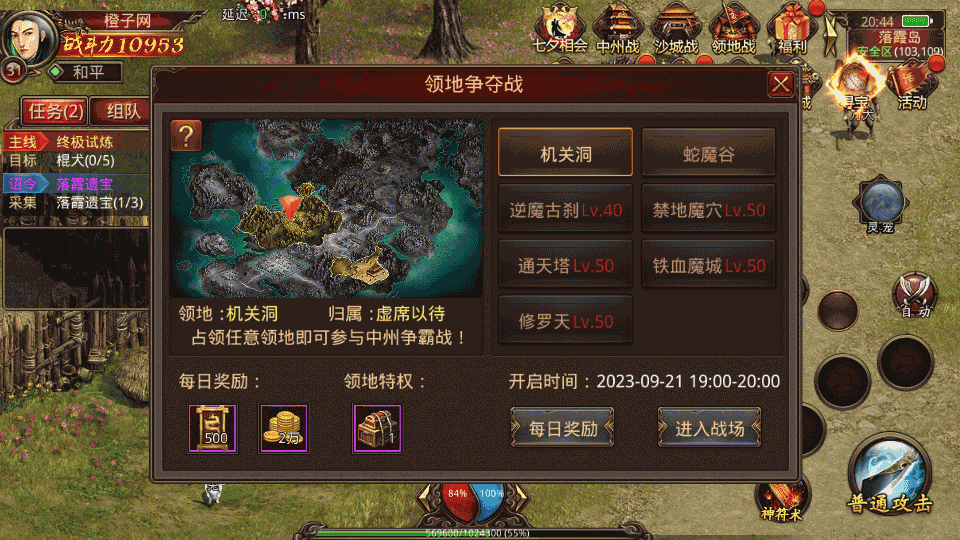This screenshot has height=540, width=960.
Task: Select the 蛇魔谷 territory
Action: (708, 153)
